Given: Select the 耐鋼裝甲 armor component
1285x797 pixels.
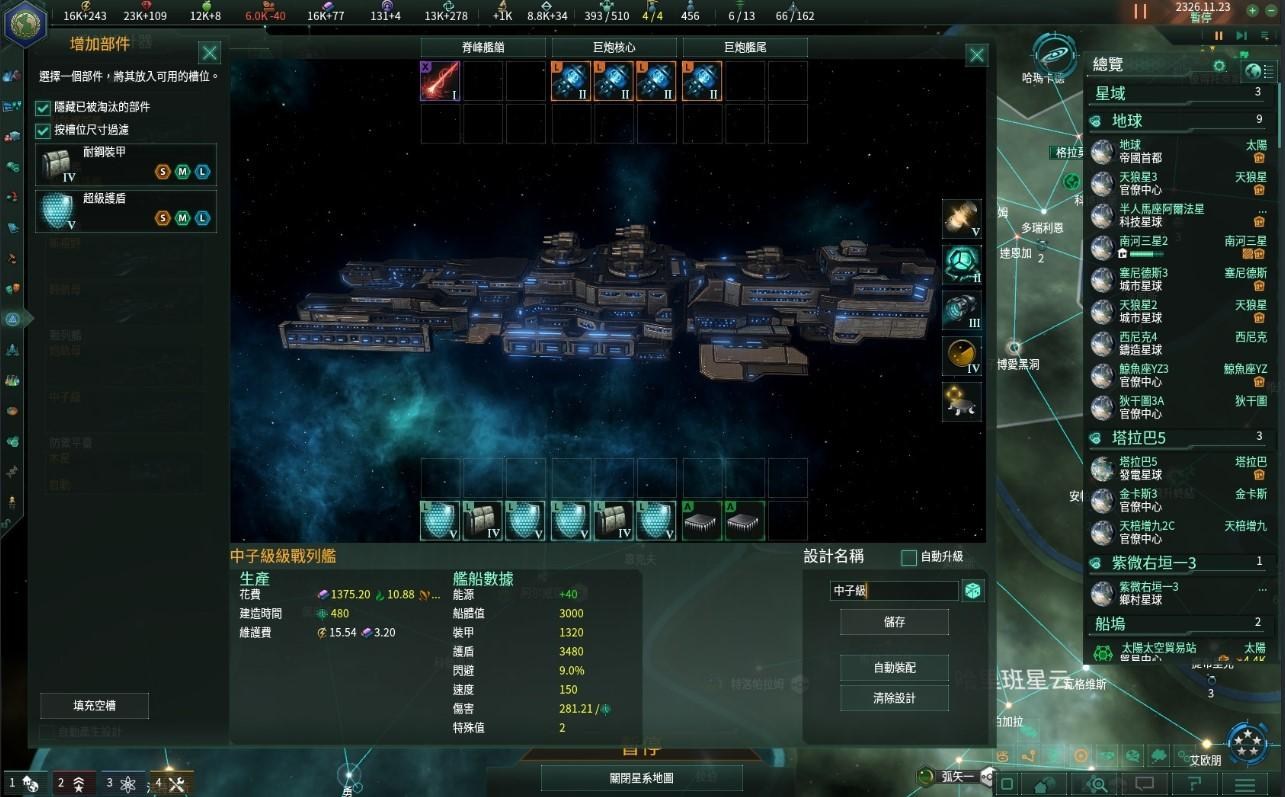Looking at the screenshot, I should (x=126, y=164).
